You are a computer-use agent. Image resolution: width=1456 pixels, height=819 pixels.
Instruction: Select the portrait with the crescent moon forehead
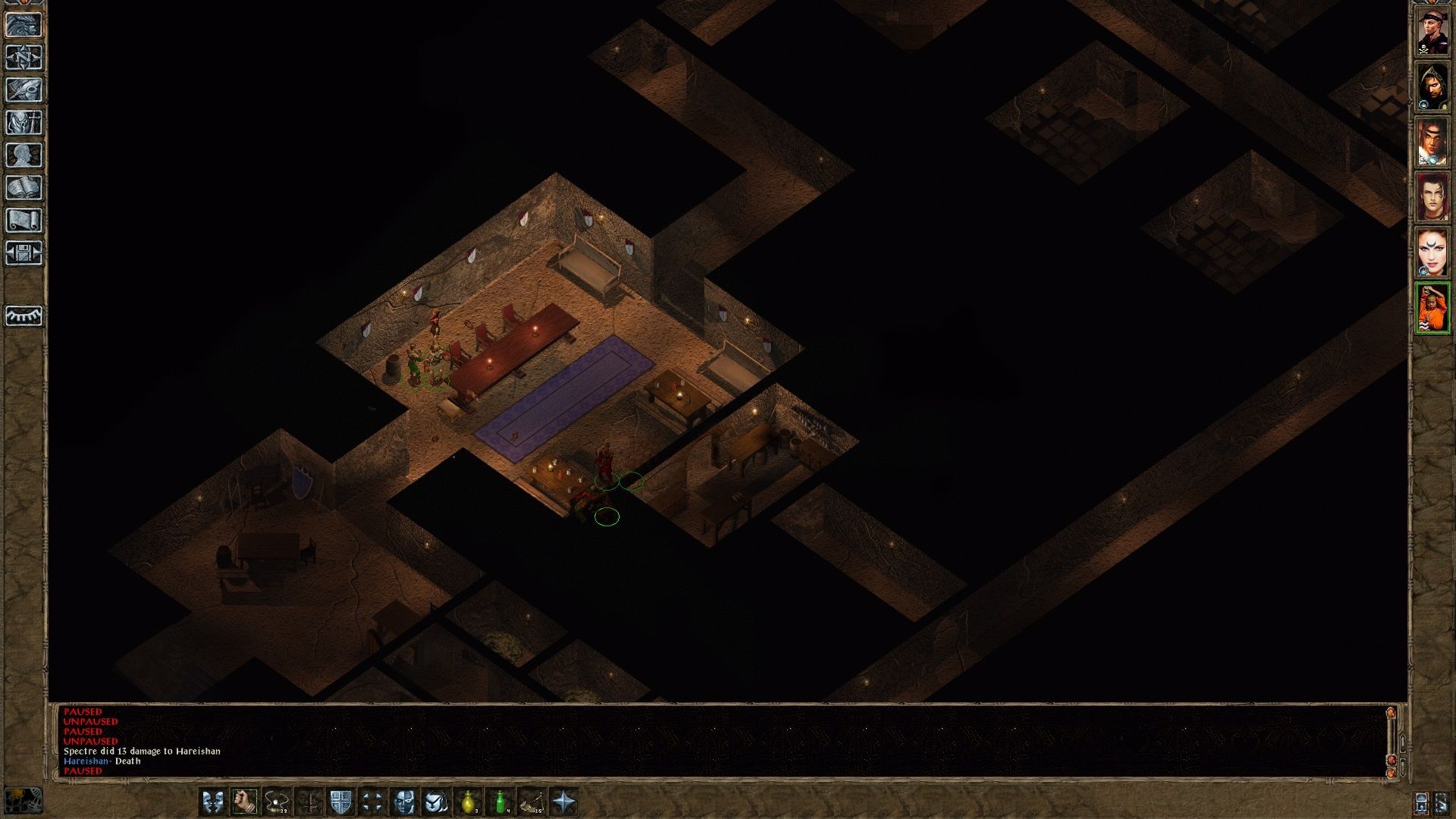1432,253
